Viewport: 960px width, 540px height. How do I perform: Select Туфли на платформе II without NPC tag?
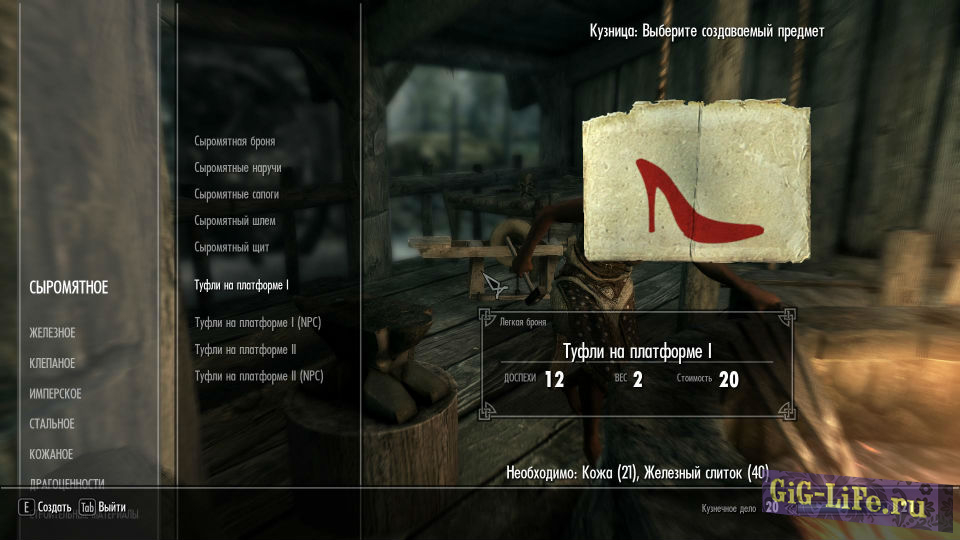245,349
